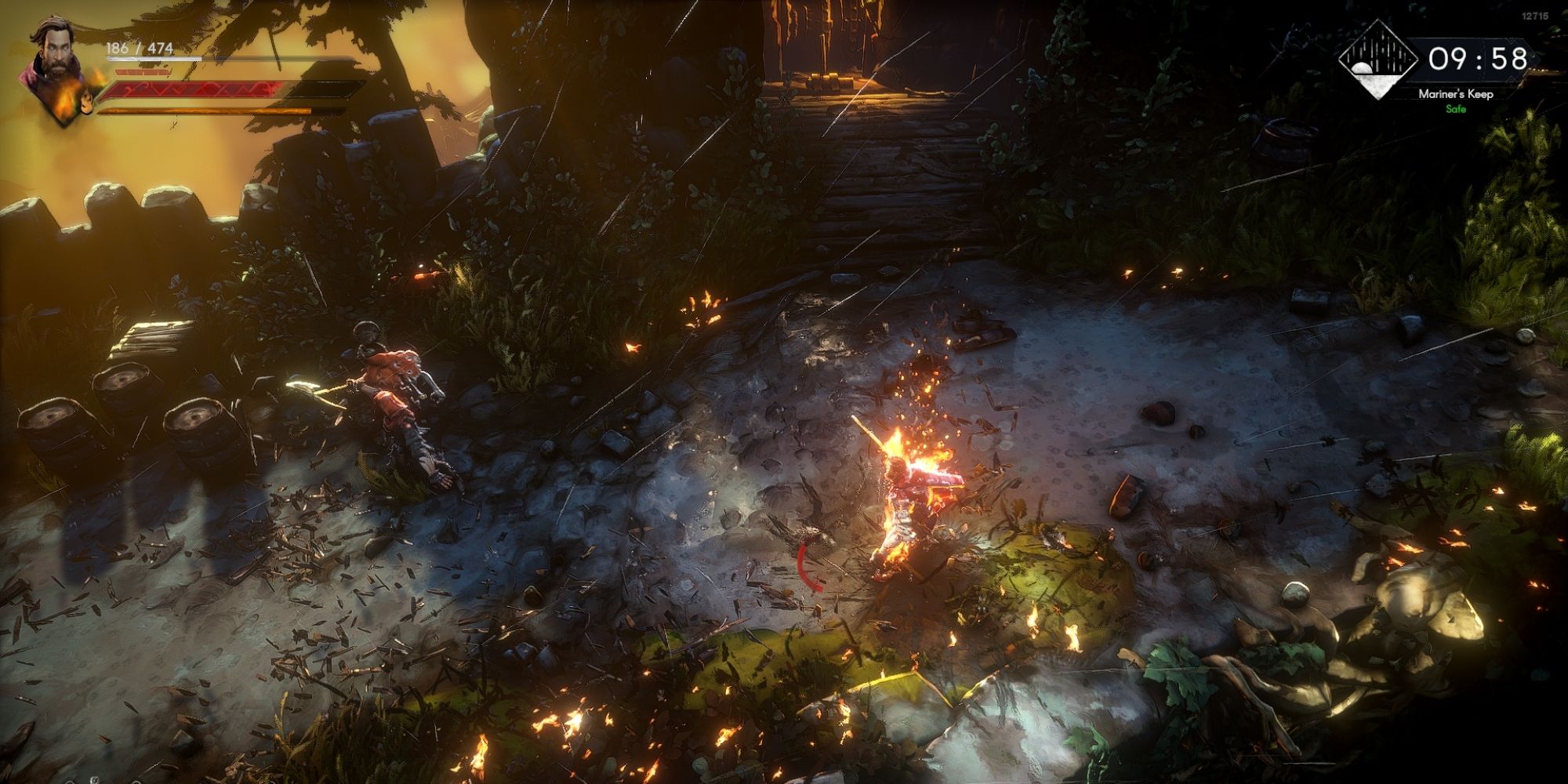
Task: Click the 186 / 474 health value text
Action: [140, 48]
